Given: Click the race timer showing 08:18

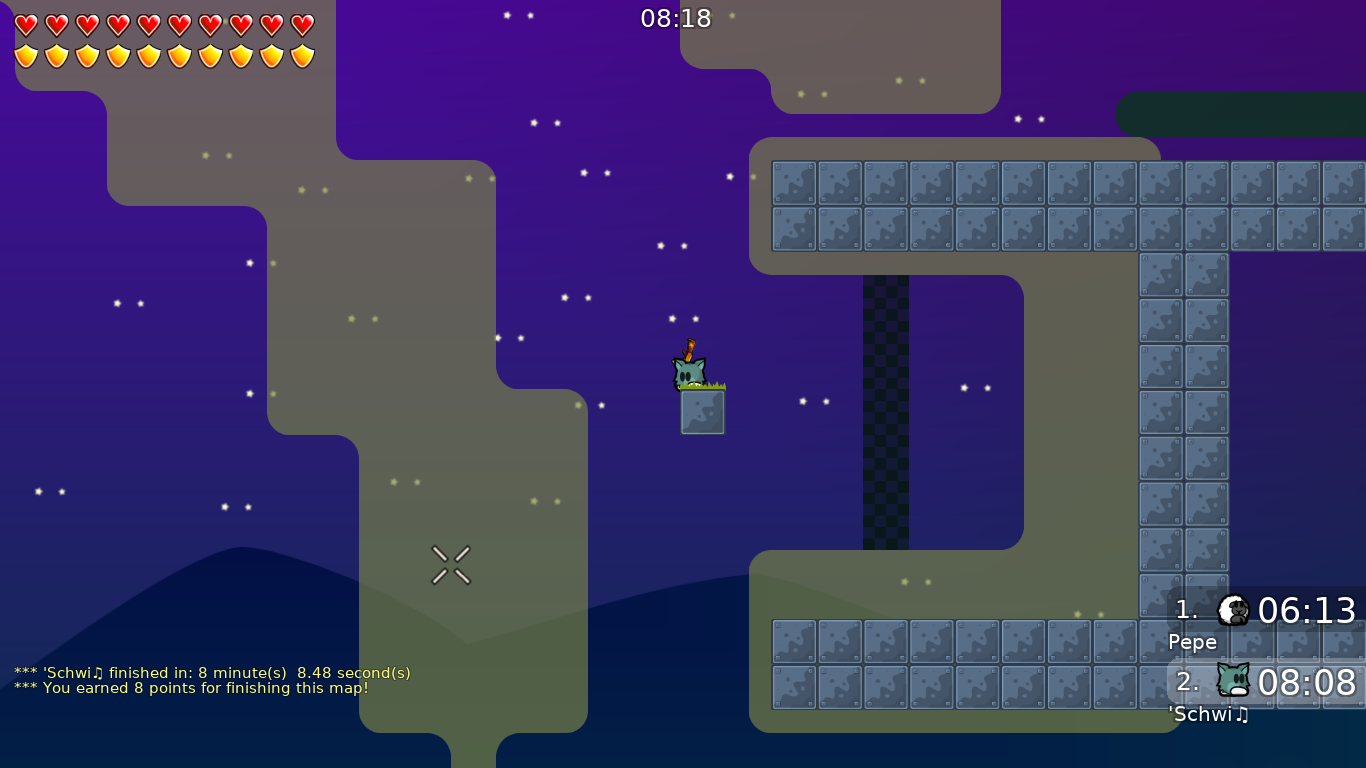Looking at the screenshot, I should [678, 17].
